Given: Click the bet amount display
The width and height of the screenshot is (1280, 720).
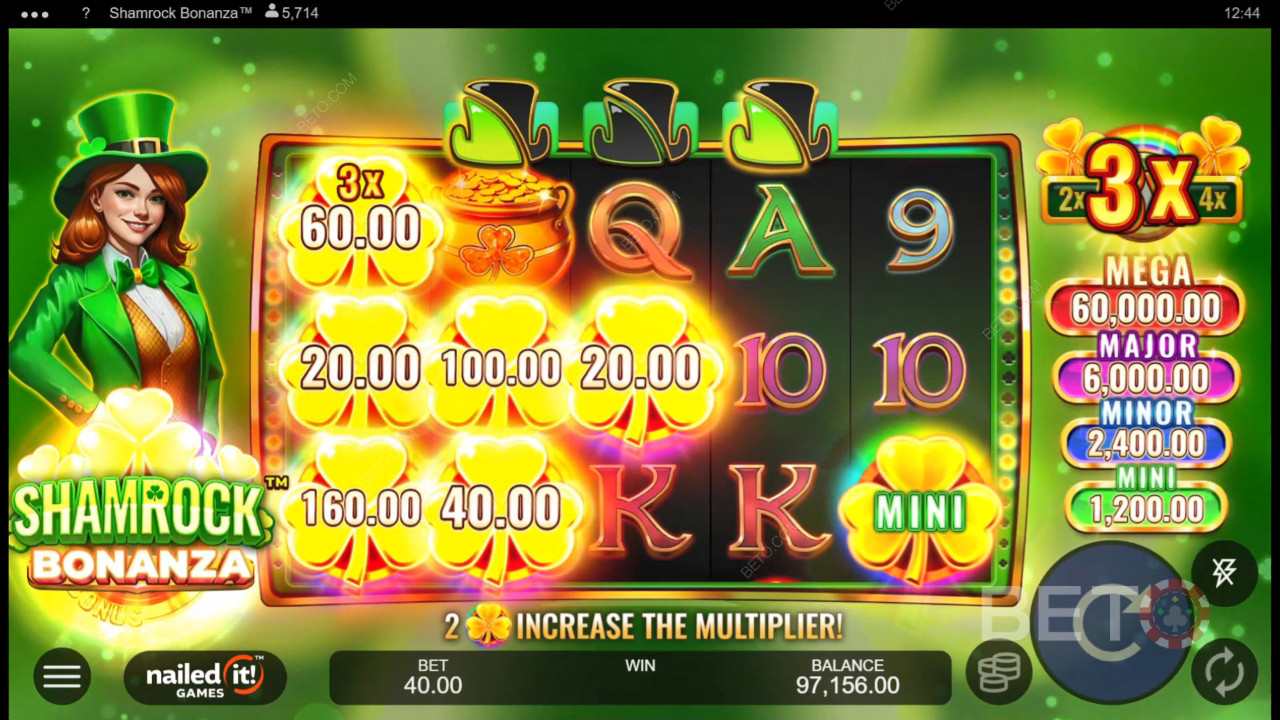Looking at the screenshot, I should tap(432, 677).
